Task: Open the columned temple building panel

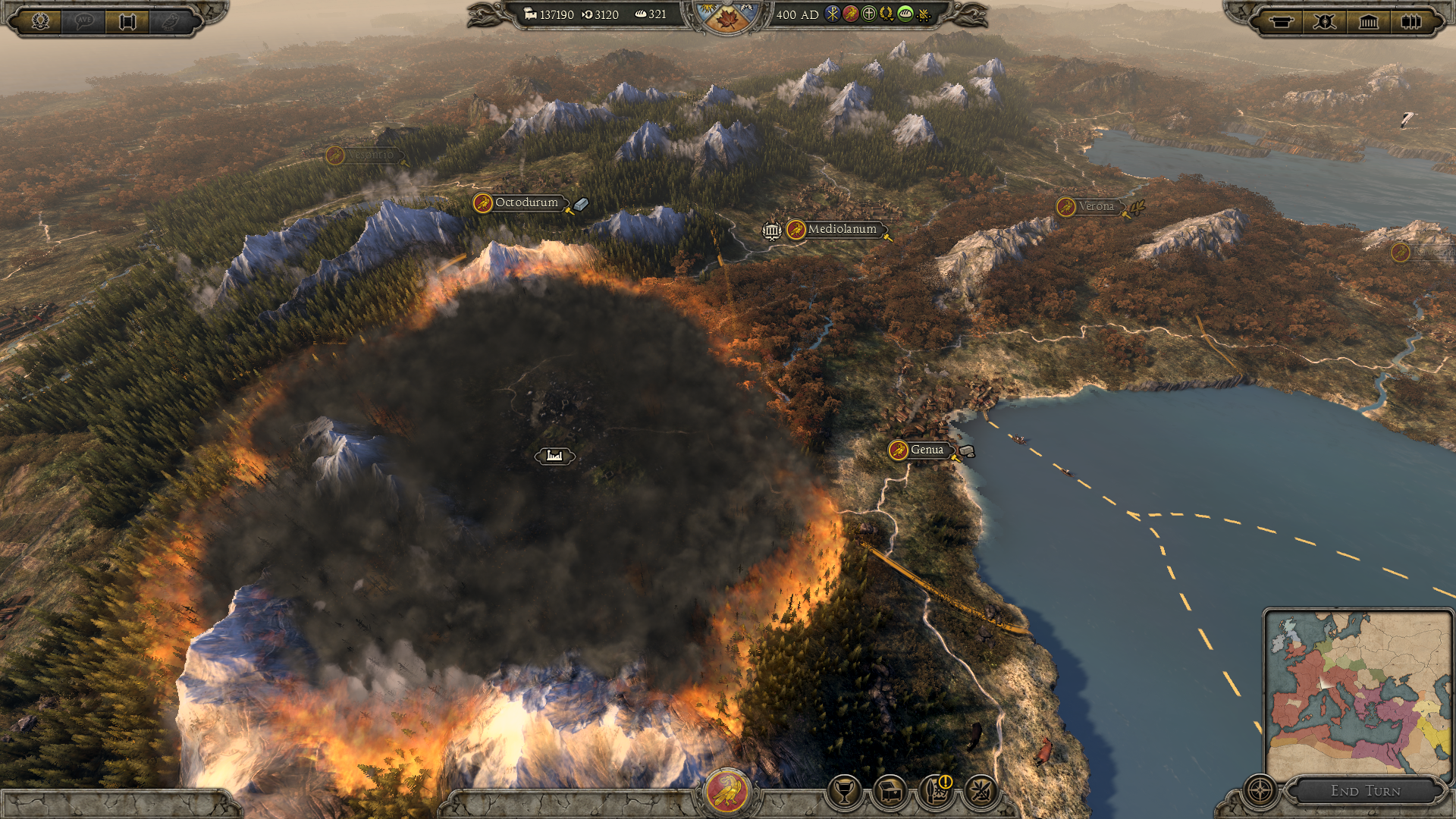Action: (1368, 21)
